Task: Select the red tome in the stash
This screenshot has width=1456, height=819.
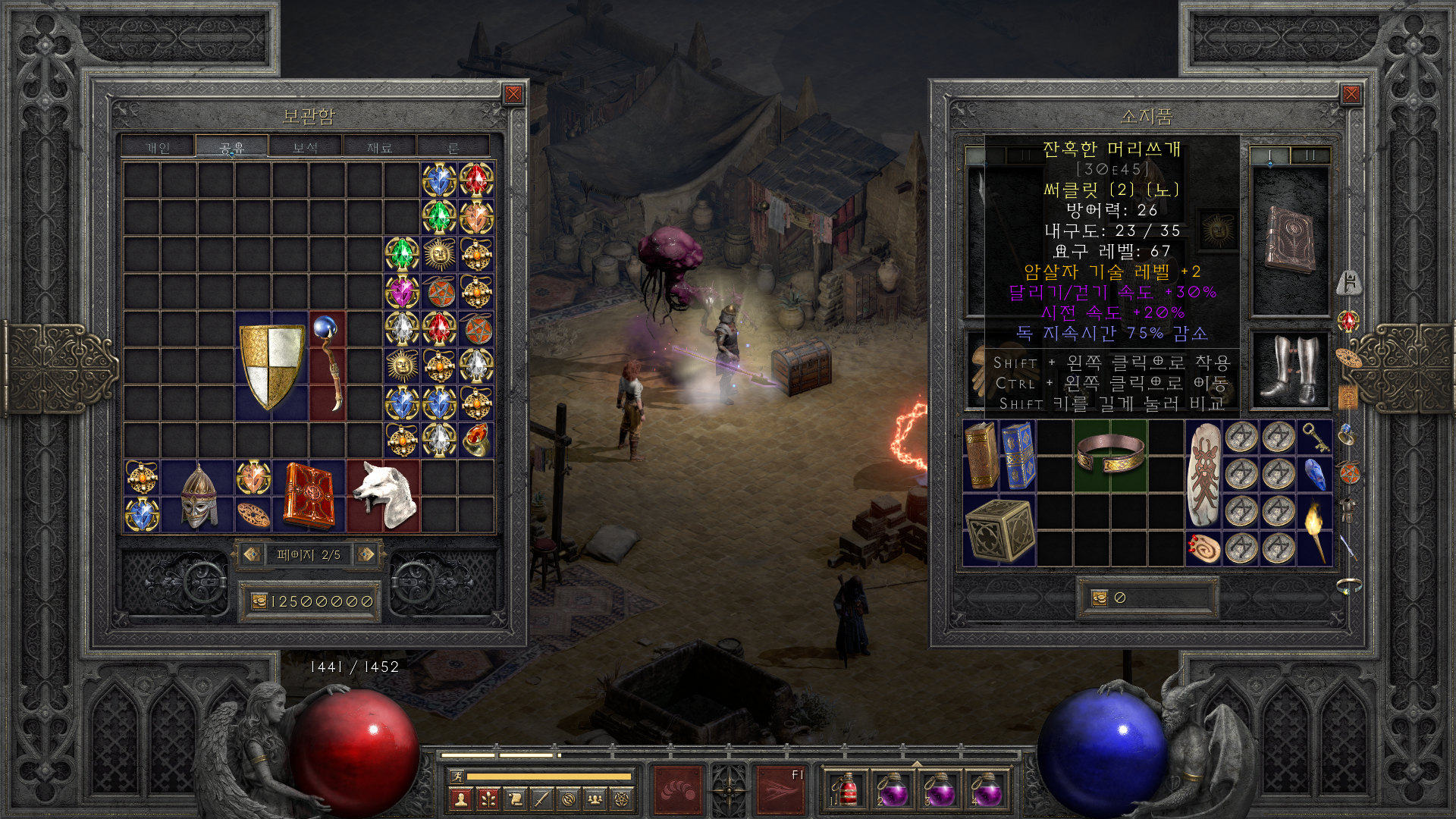Action: point(309,496)
